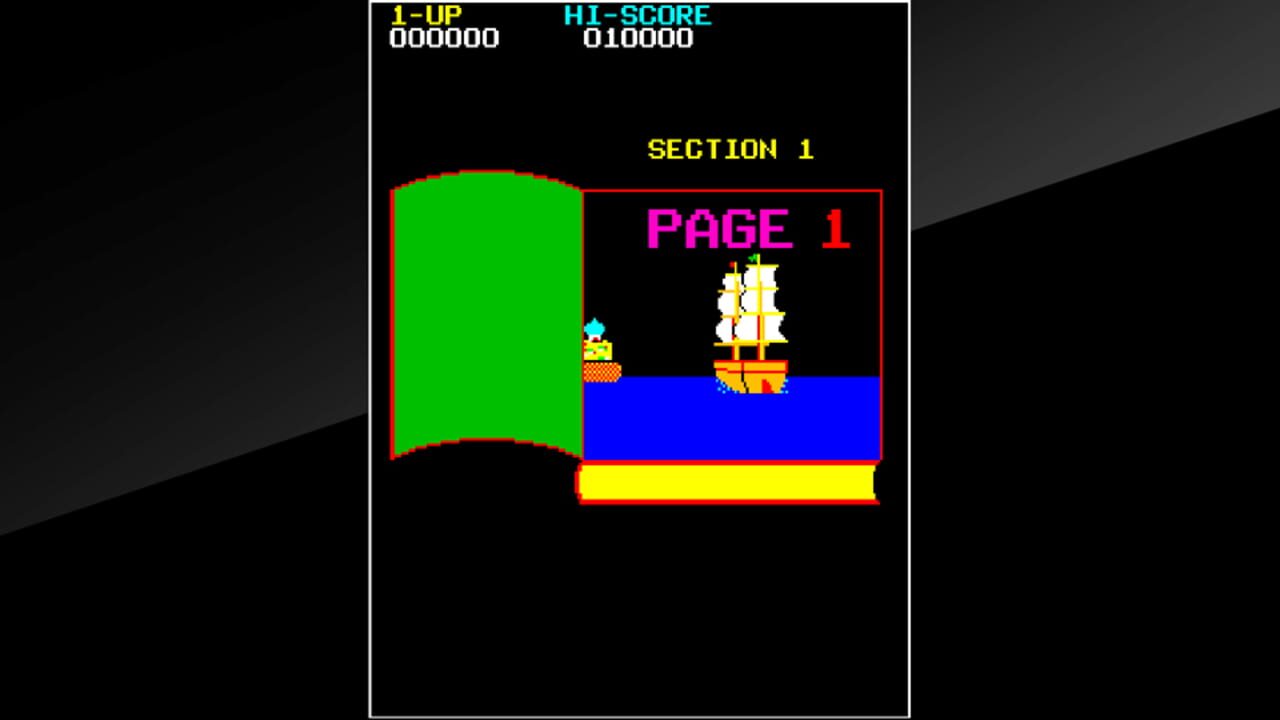The width and height of the screenshot is (1280, 720).
Task: Click the orange checkered raft sprite
Action: tap(600, 372)
